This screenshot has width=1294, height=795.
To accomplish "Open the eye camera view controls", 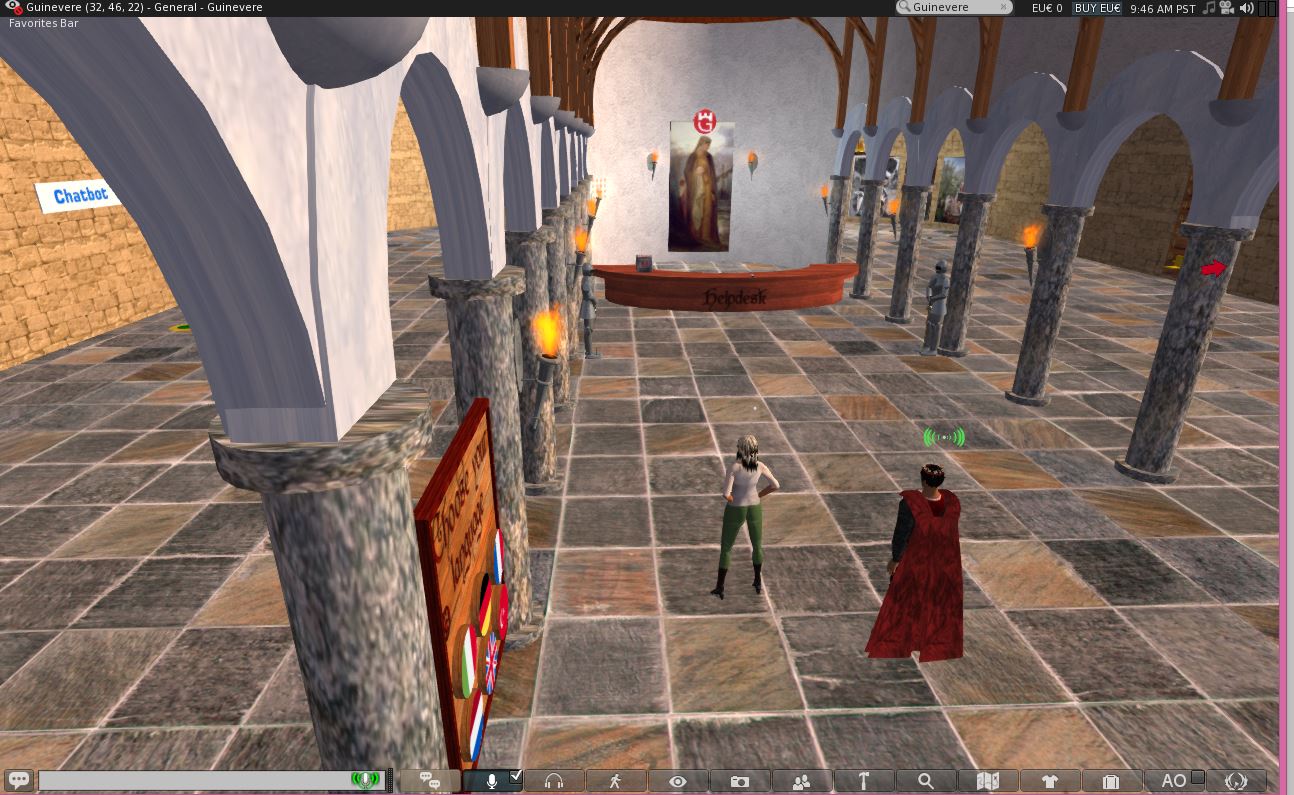I will pyautogui.click(x=677, y=781).
